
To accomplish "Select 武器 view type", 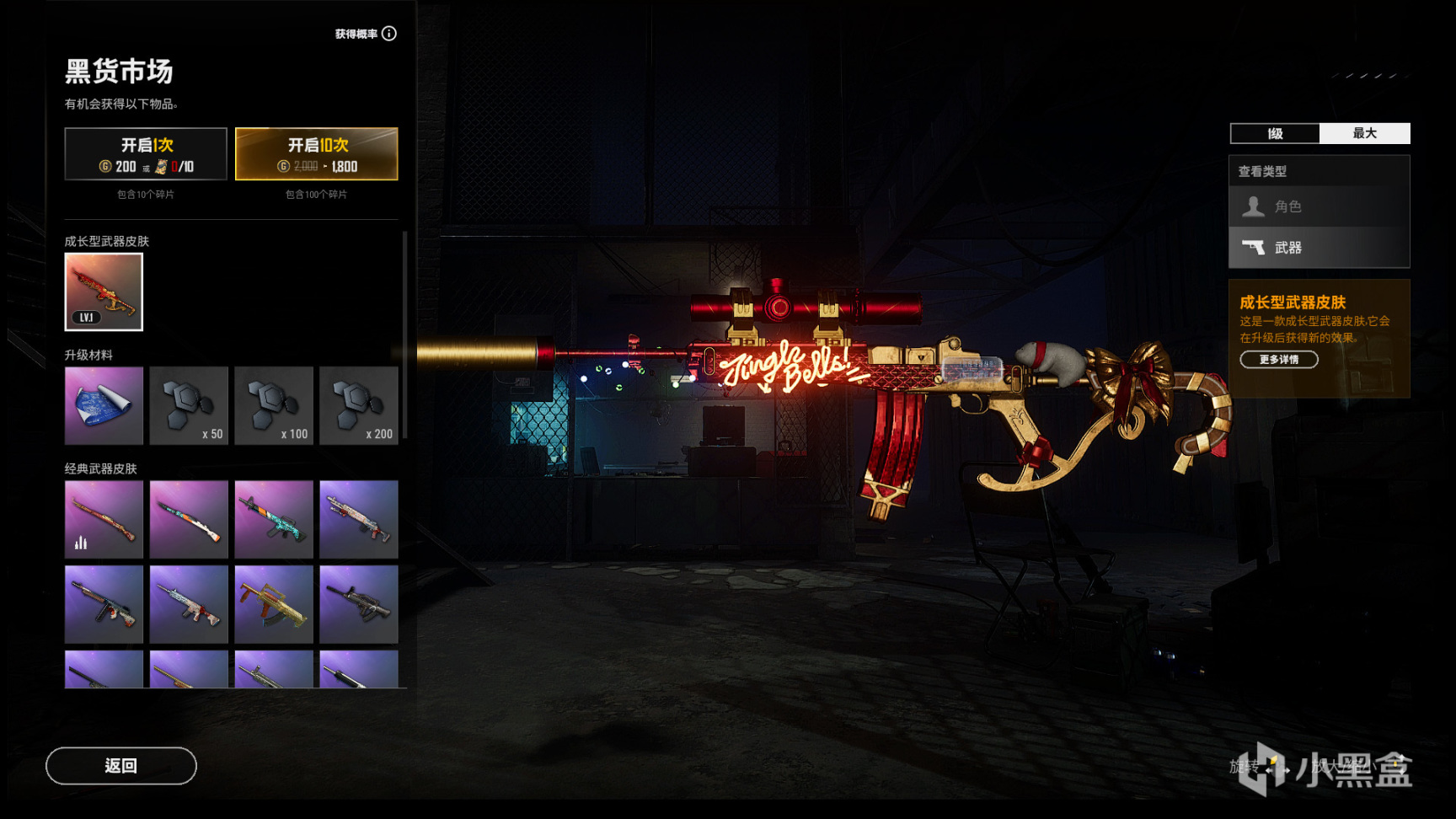I will 1319,248.
